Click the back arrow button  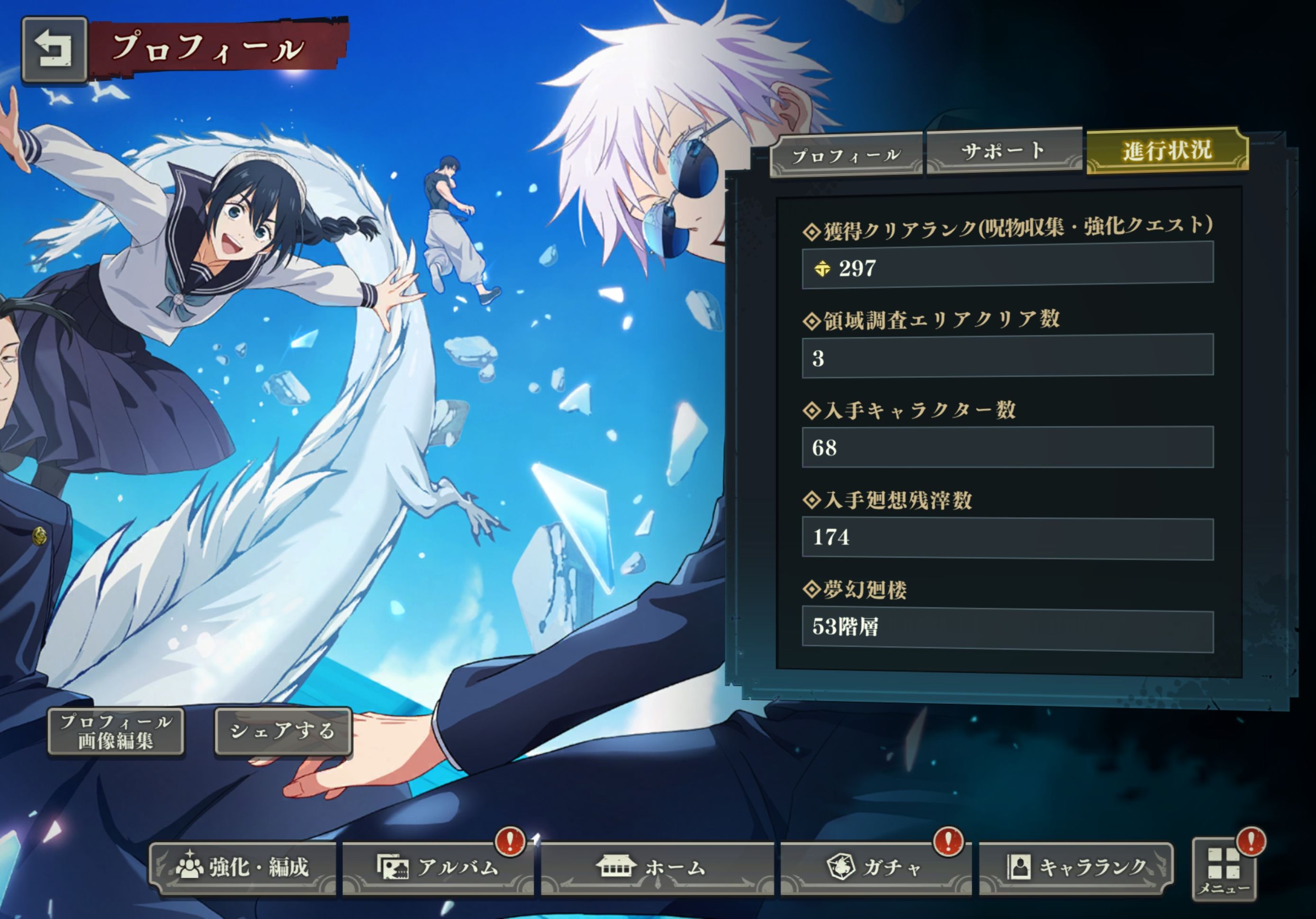54,49
